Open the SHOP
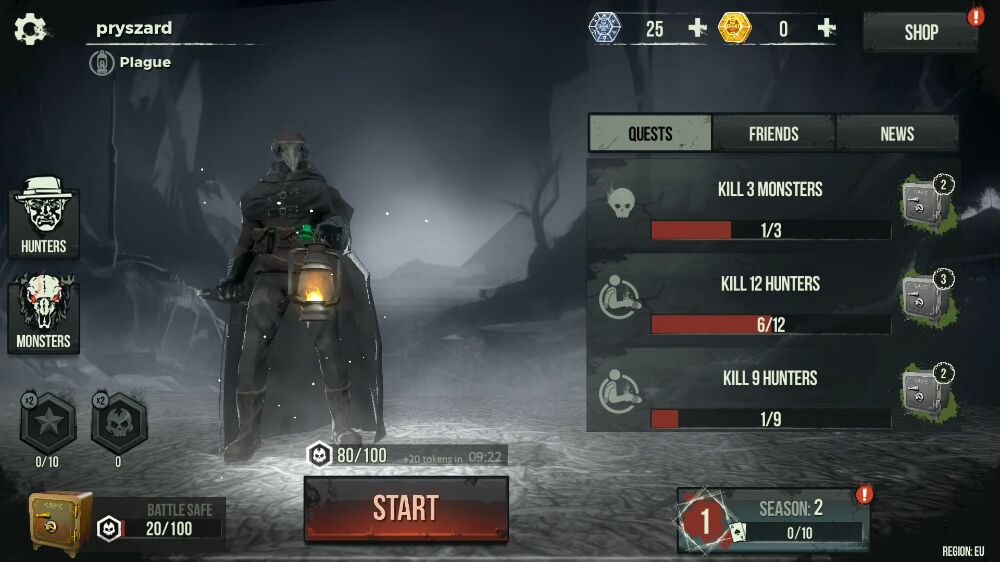Image resolution: width=1000 pixels, height=562 pixels. (x=920, y=32)
